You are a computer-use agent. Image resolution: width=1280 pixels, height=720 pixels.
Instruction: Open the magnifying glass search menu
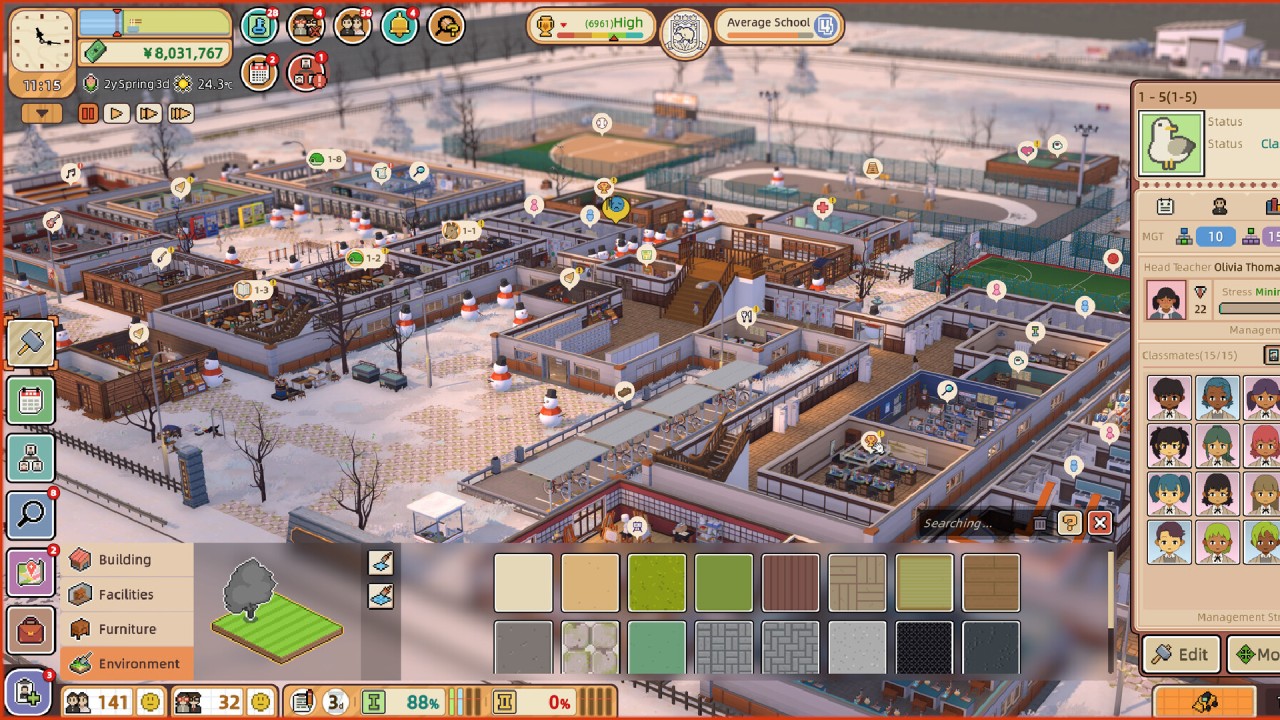[x=31, y=515]
